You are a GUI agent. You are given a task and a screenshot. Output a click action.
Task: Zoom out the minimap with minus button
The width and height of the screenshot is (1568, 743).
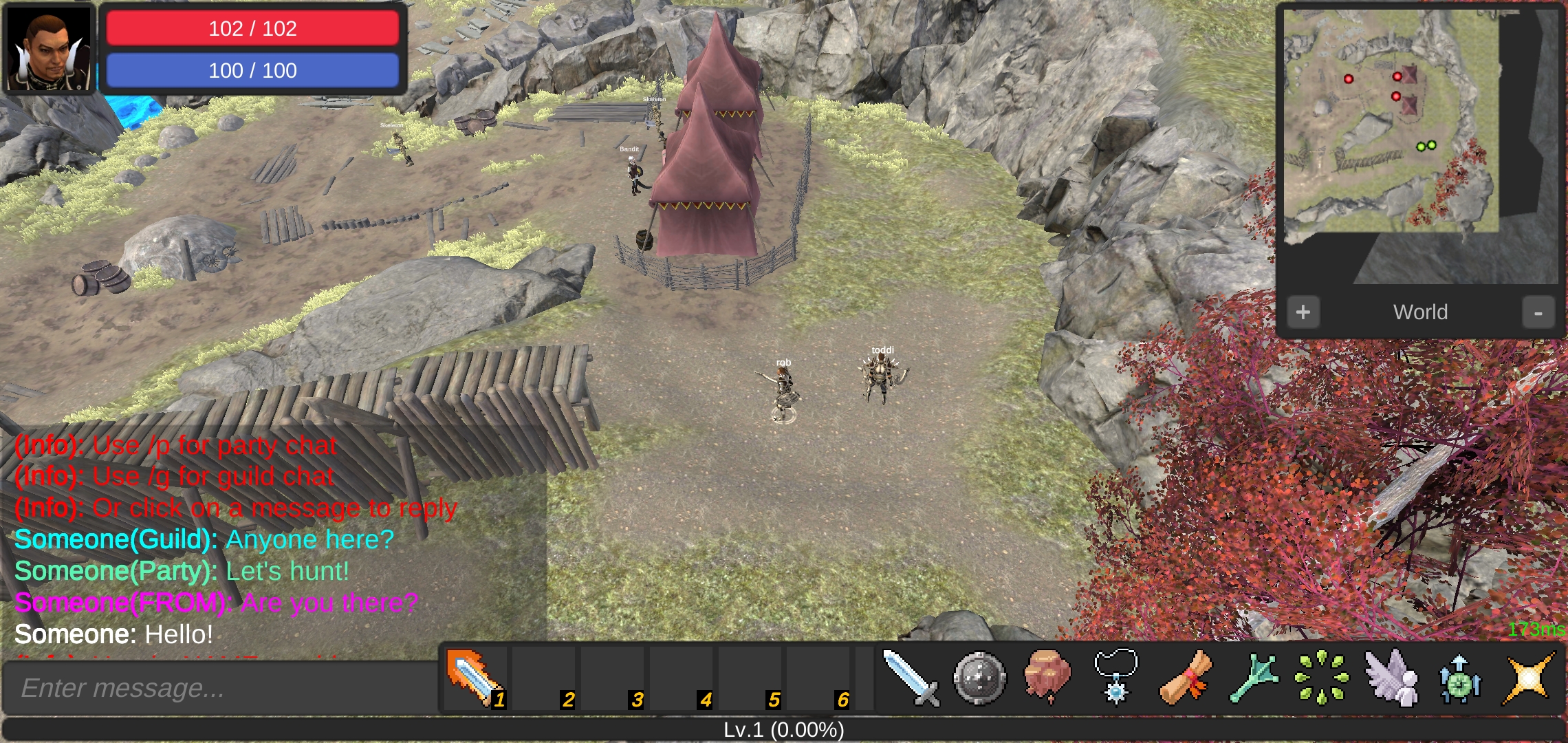pos(1538,312)
